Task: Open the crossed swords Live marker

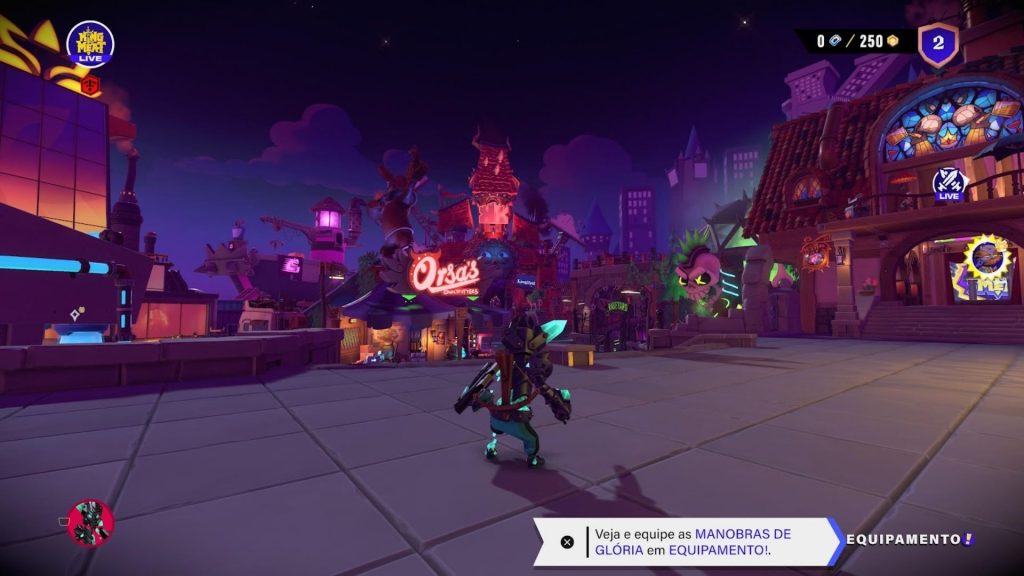Action: pyautogui.click(x=949, y=184)
